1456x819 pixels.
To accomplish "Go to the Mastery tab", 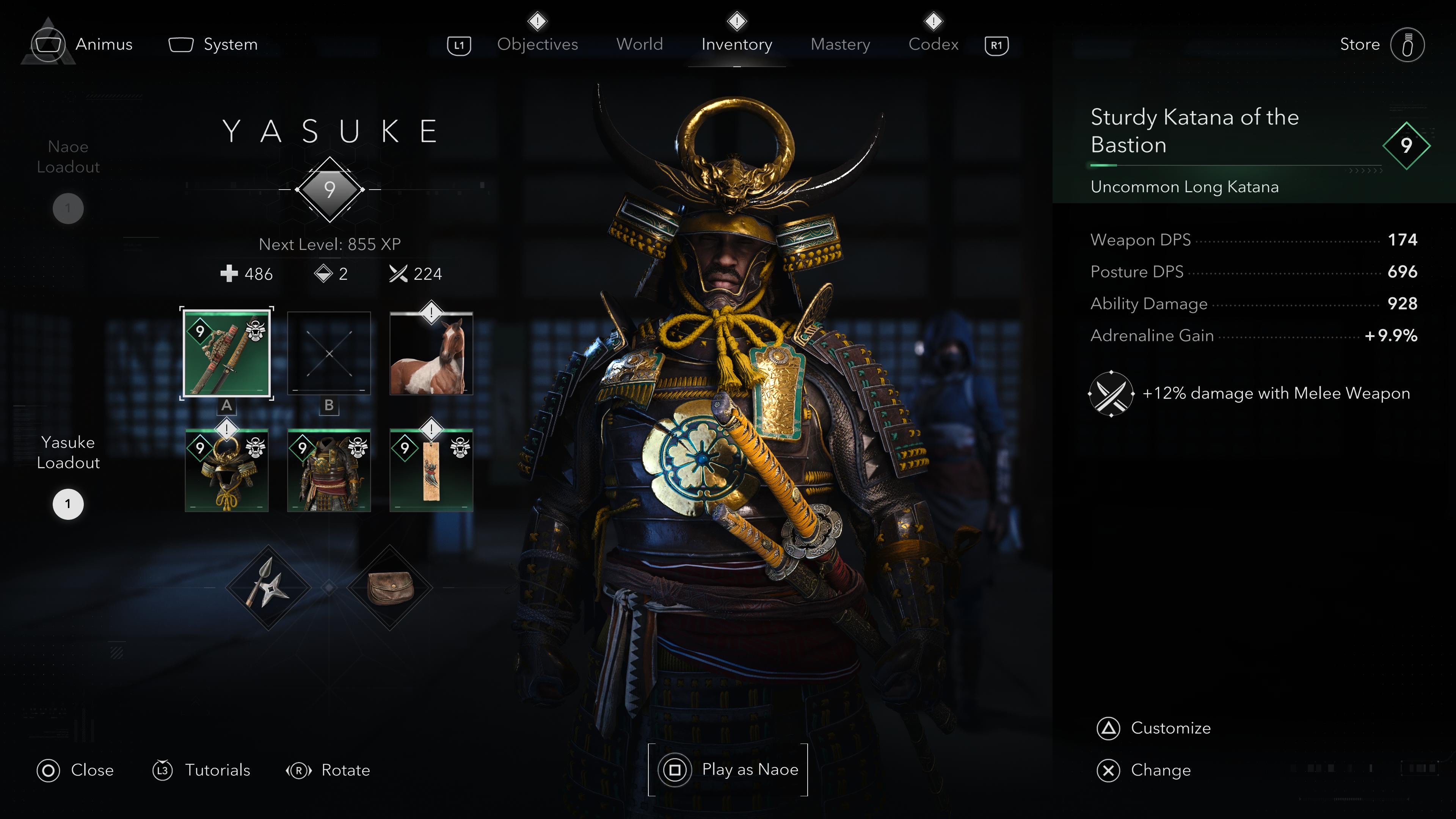I will point(840,44).
